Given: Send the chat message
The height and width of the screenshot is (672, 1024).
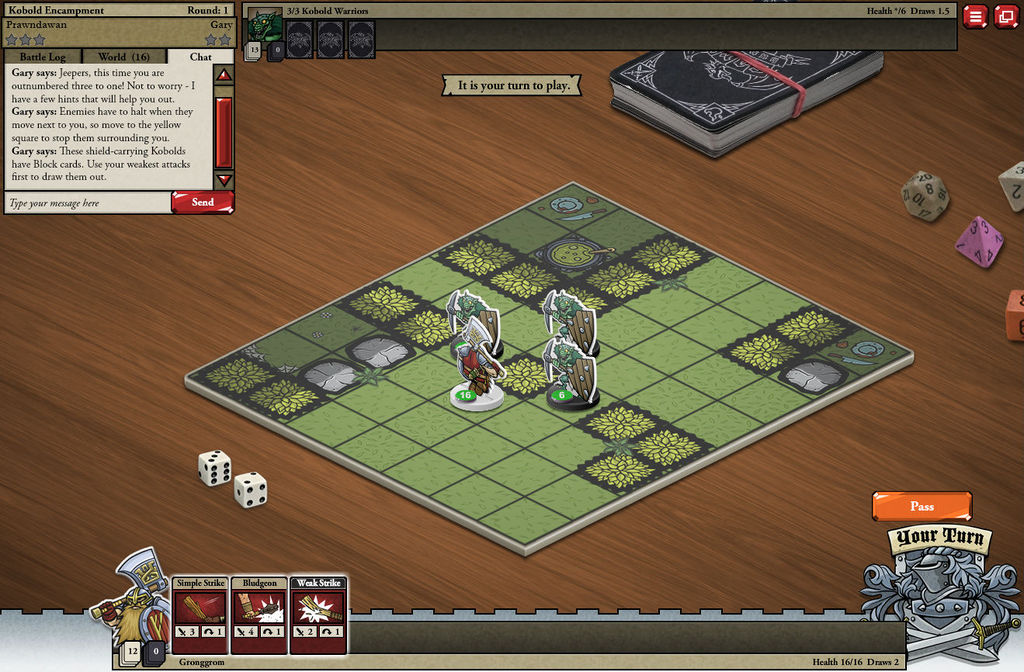Looking at the screenshot, I should [202, 202].
